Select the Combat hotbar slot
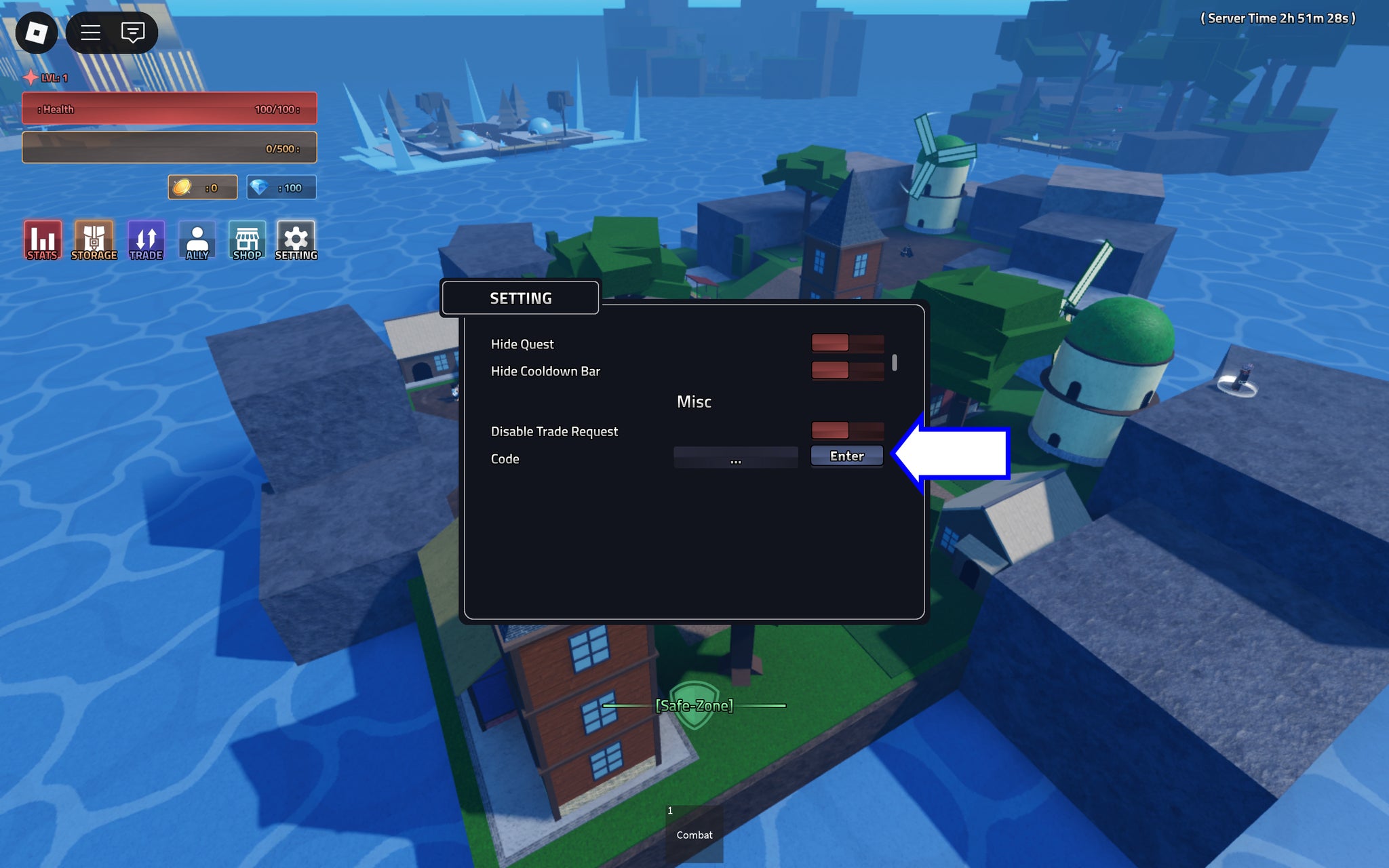Screen dimensions: 1389x868 point(693,829)
